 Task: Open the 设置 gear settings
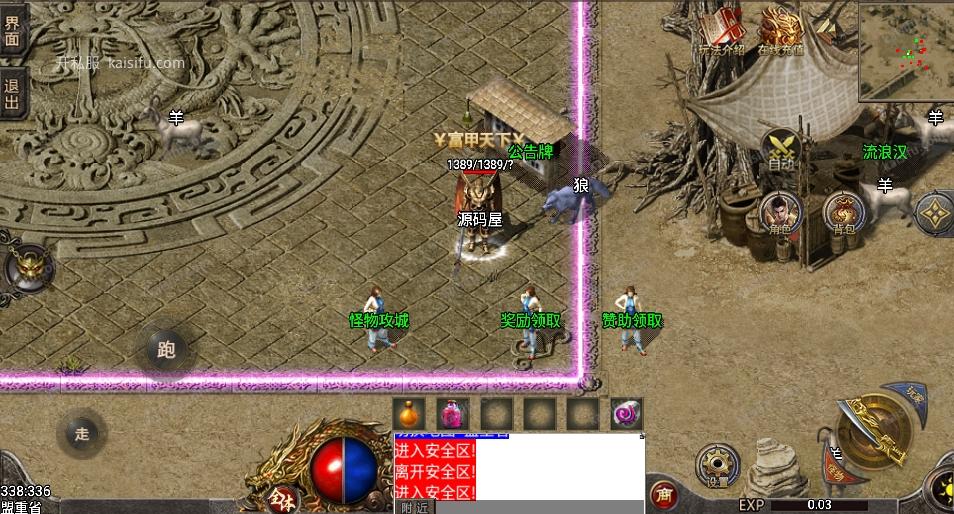716,466
